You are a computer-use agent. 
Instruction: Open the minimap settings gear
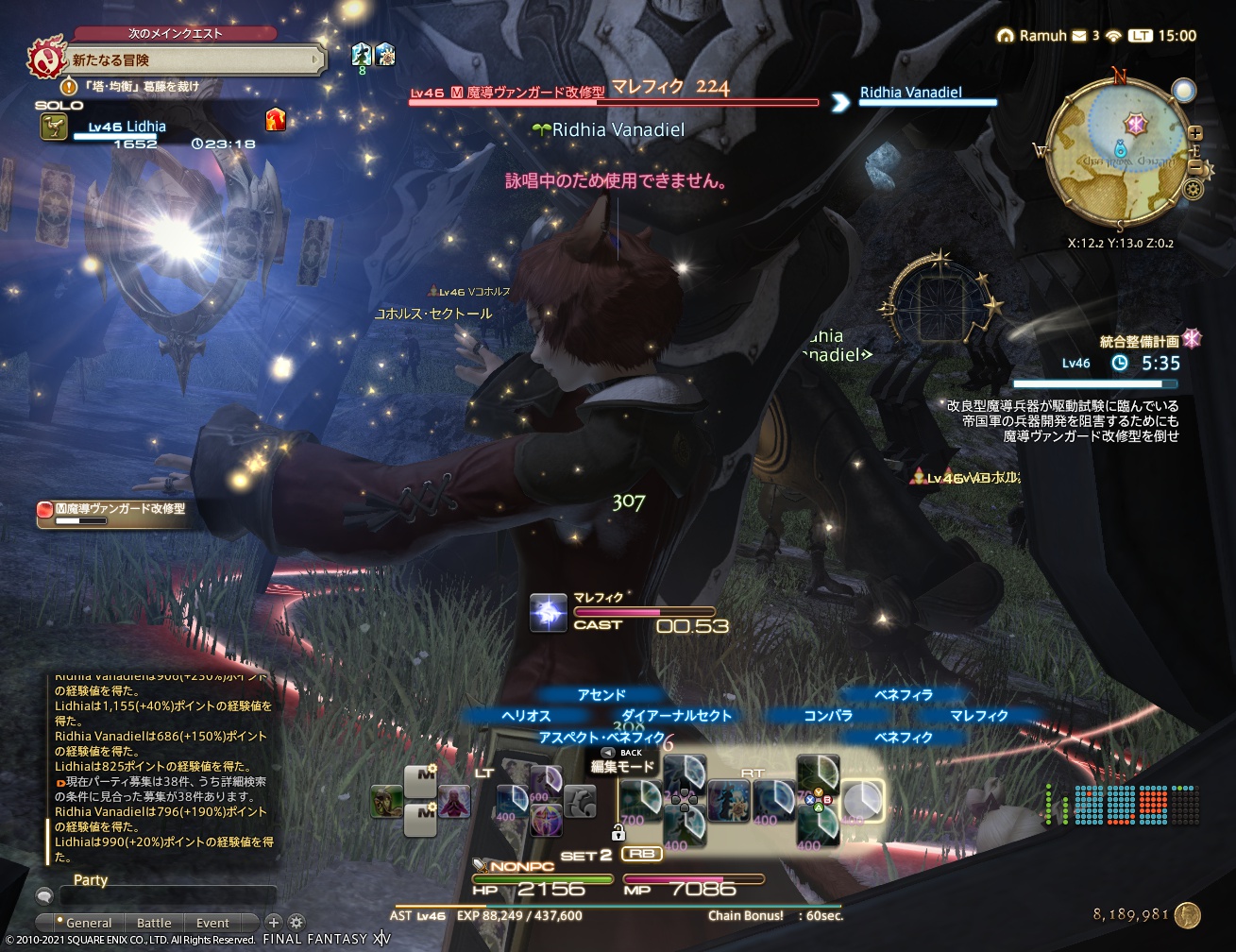(1194, 189)
